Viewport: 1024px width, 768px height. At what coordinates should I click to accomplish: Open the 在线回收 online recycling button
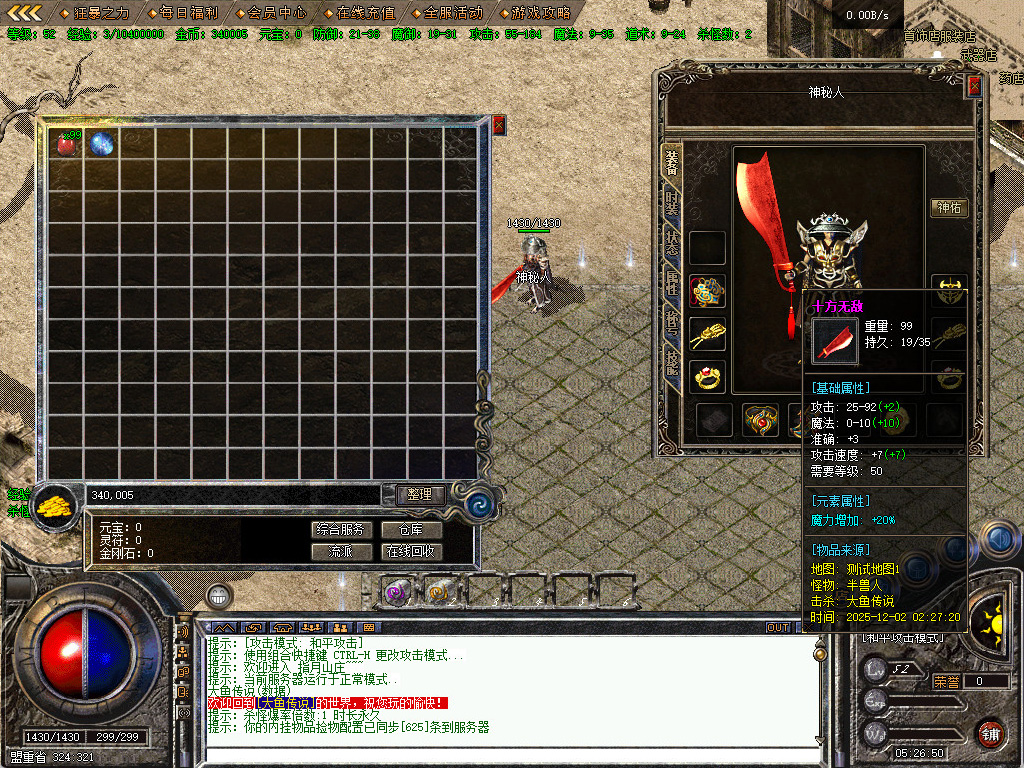point(410,551)
